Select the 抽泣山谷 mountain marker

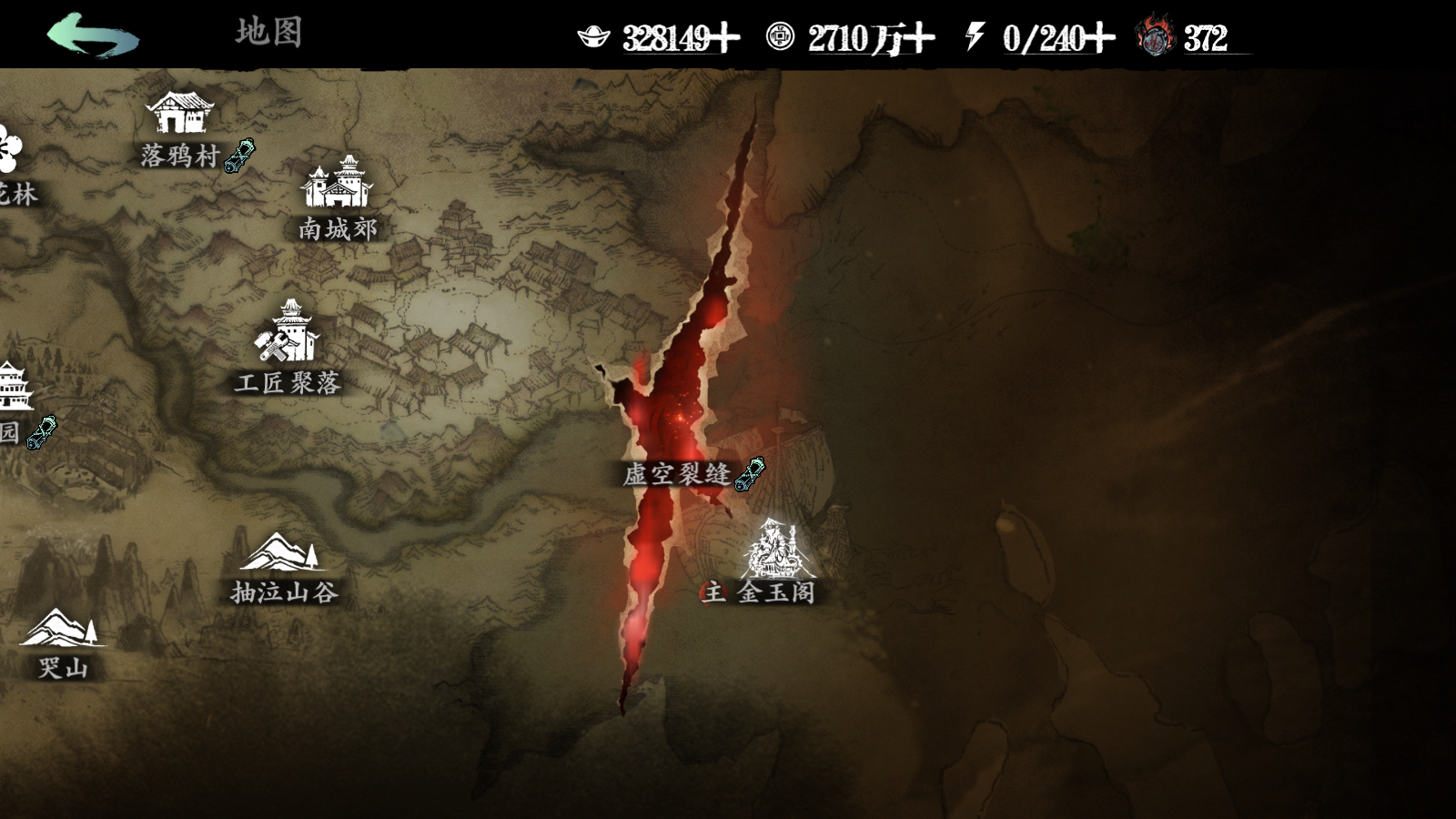(280, 555)
